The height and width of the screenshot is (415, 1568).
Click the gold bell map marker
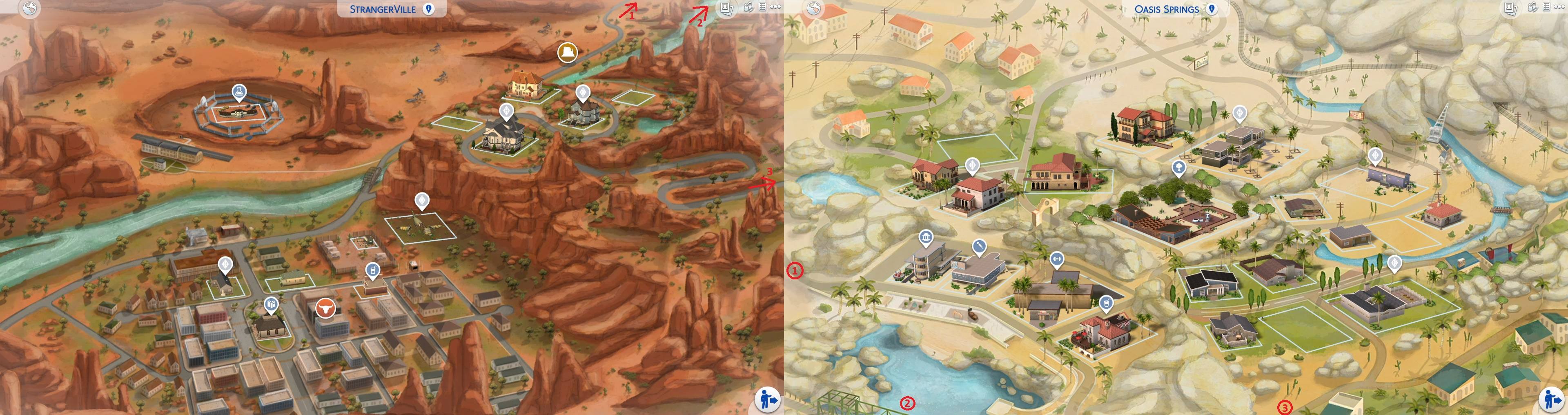[x=568, y=52]
